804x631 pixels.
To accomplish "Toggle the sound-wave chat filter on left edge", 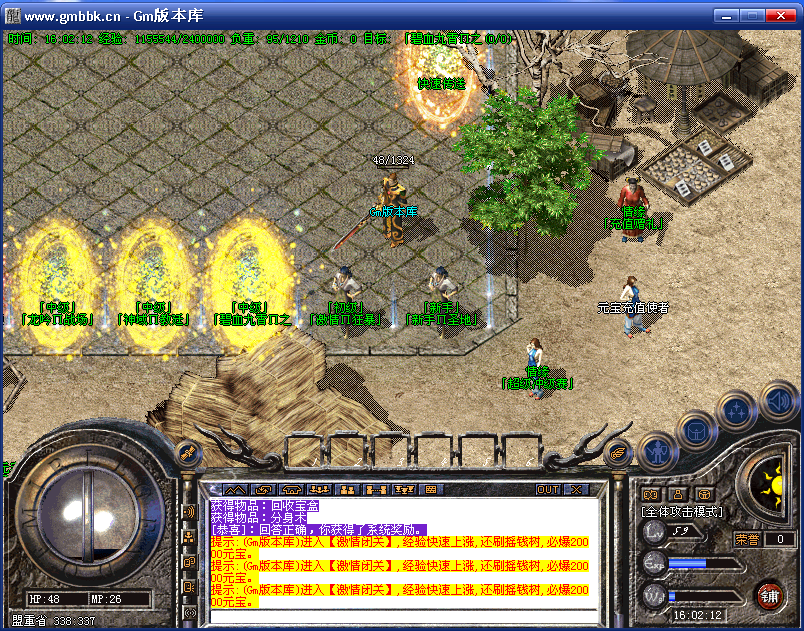I will [x=189, y=511].
